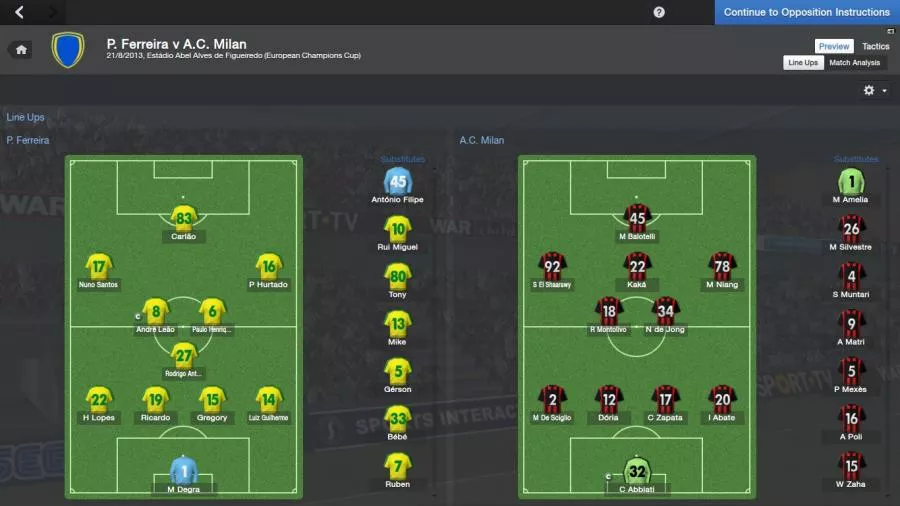Click Continue to Opposition Instructions

806,12
